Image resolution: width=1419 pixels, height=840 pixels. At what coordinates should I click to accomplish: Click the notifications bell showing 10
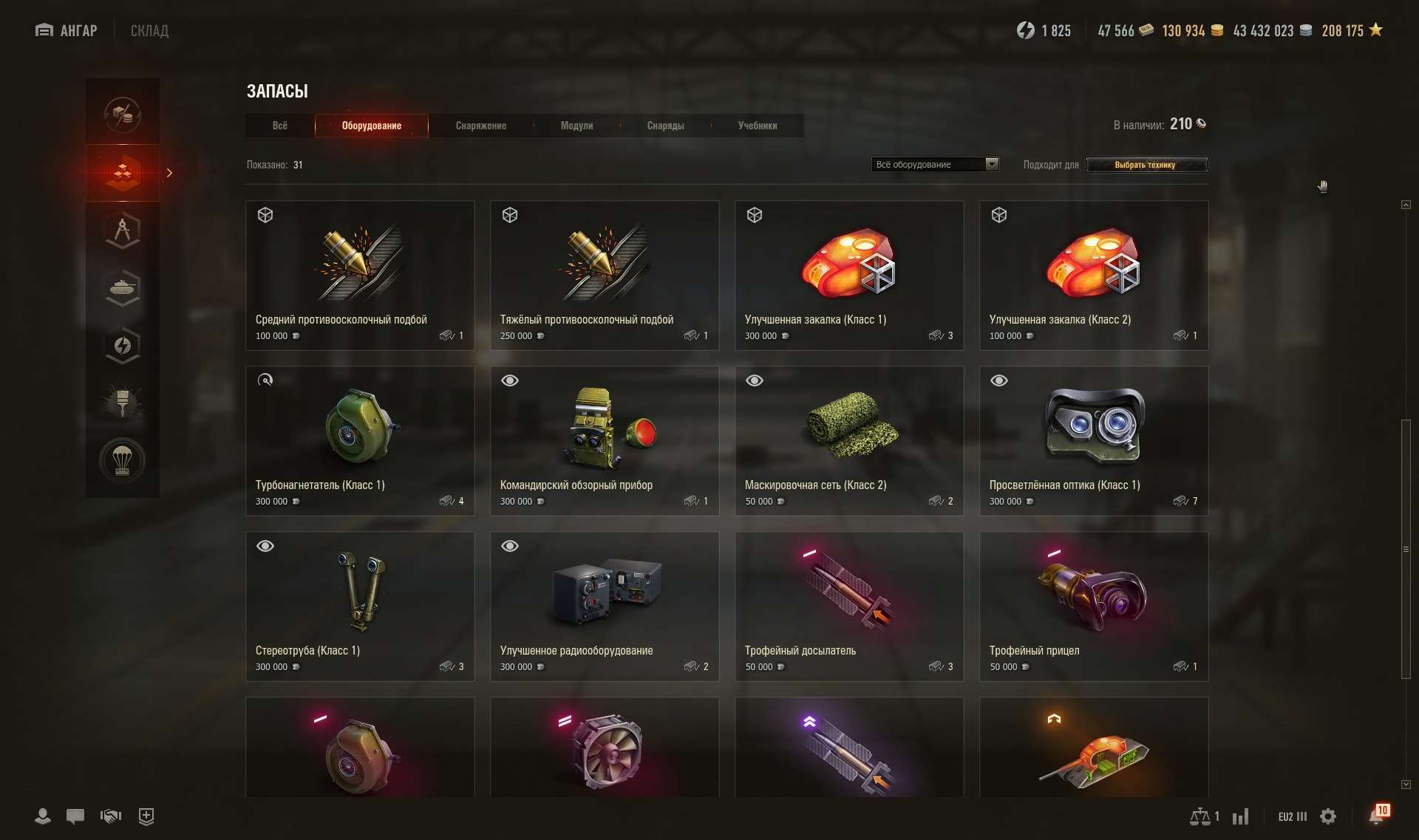point(1376,815)
